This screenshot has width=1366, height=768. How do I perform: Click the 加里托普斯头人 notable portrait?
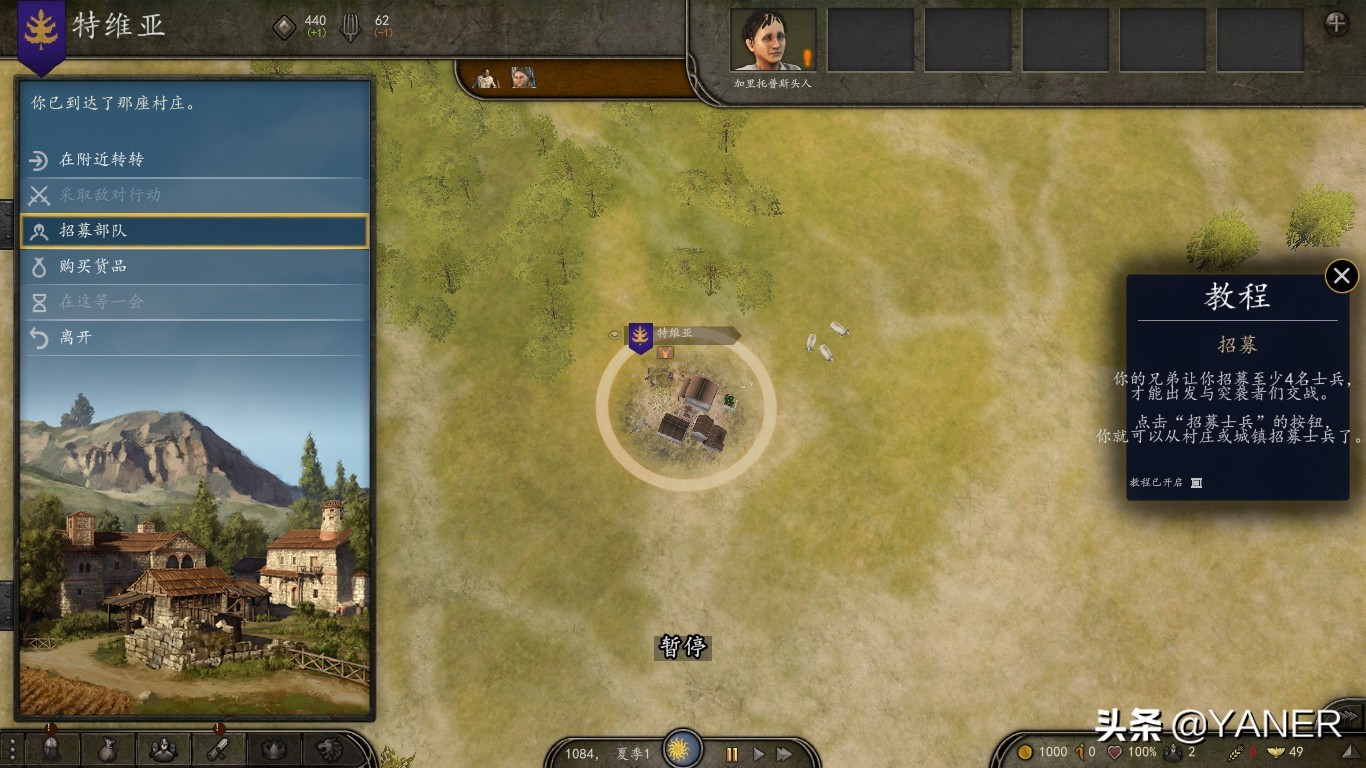click(x=772, y=41)
